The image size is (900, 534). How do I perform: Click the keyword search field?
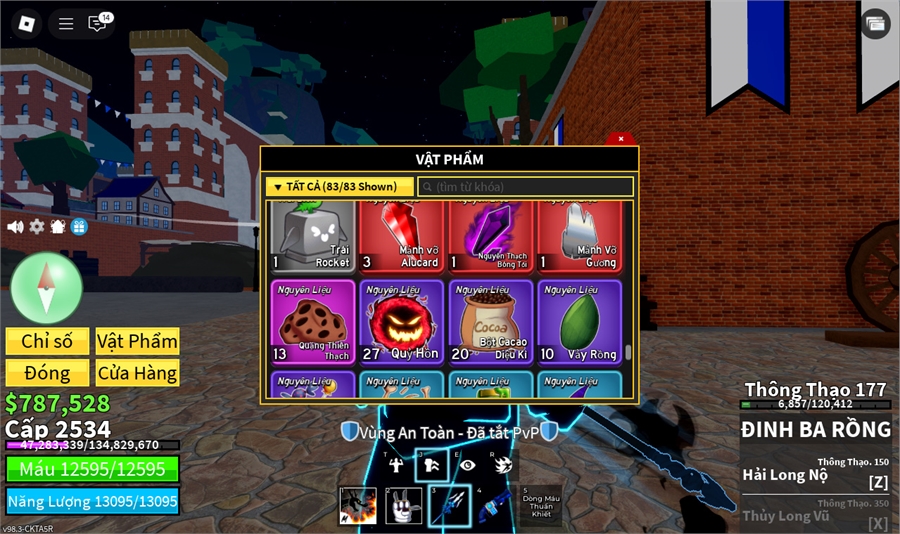pyautogui.click(x=526, y=187)
